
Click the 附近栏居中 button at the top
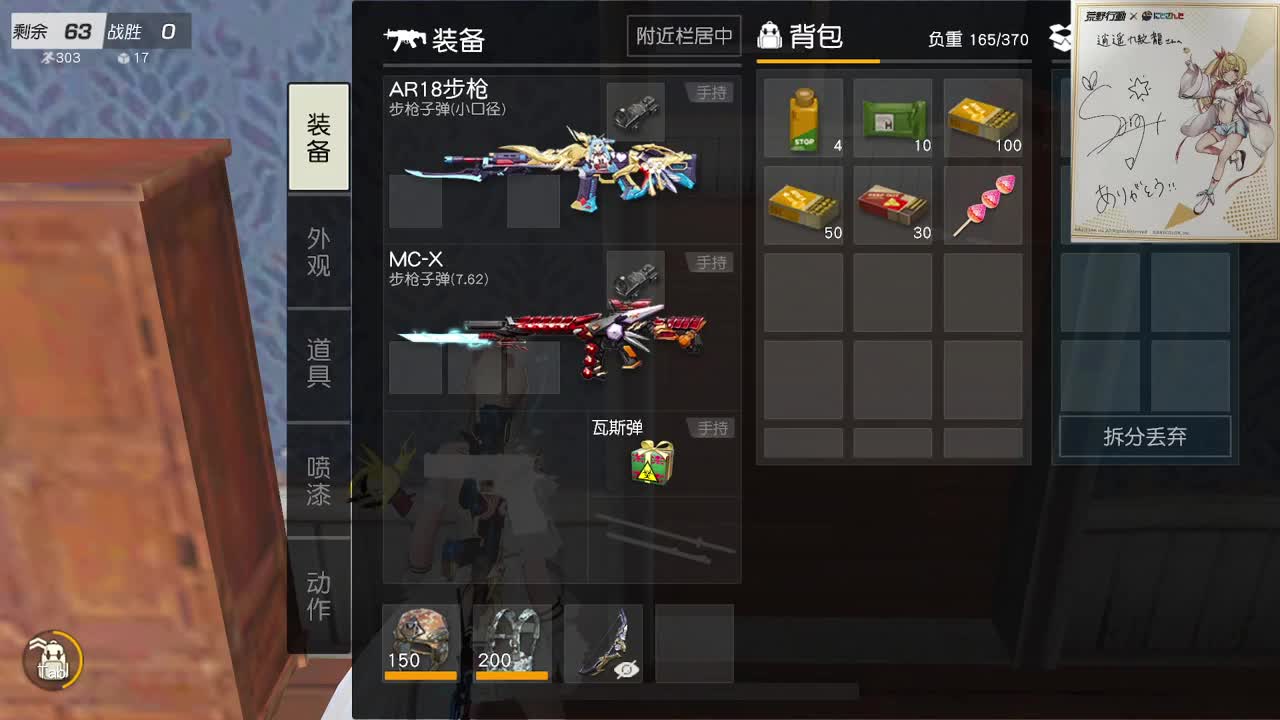point(683,36)
